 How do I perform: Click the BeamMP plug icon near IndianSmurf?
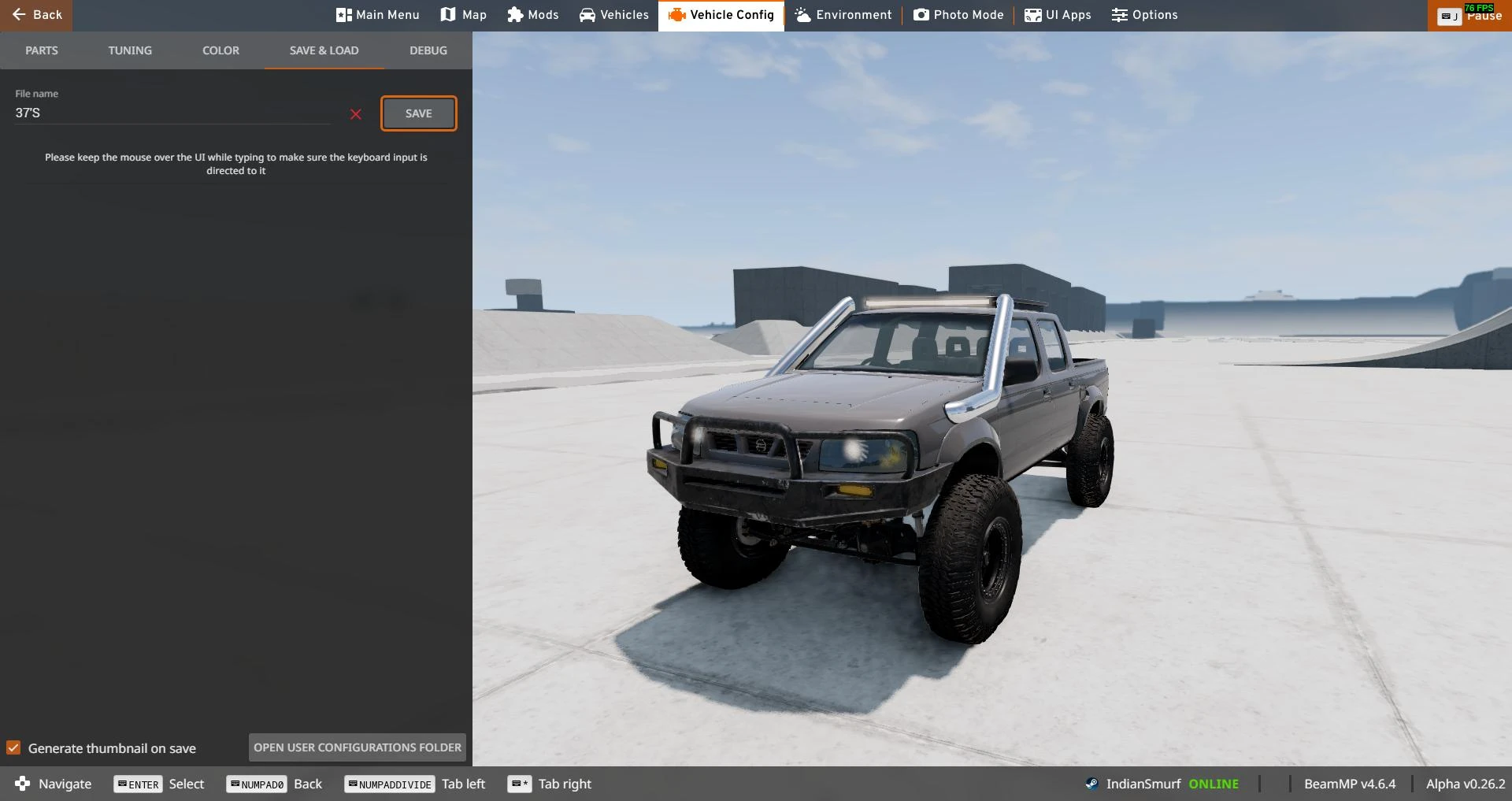coord(1091,783)
